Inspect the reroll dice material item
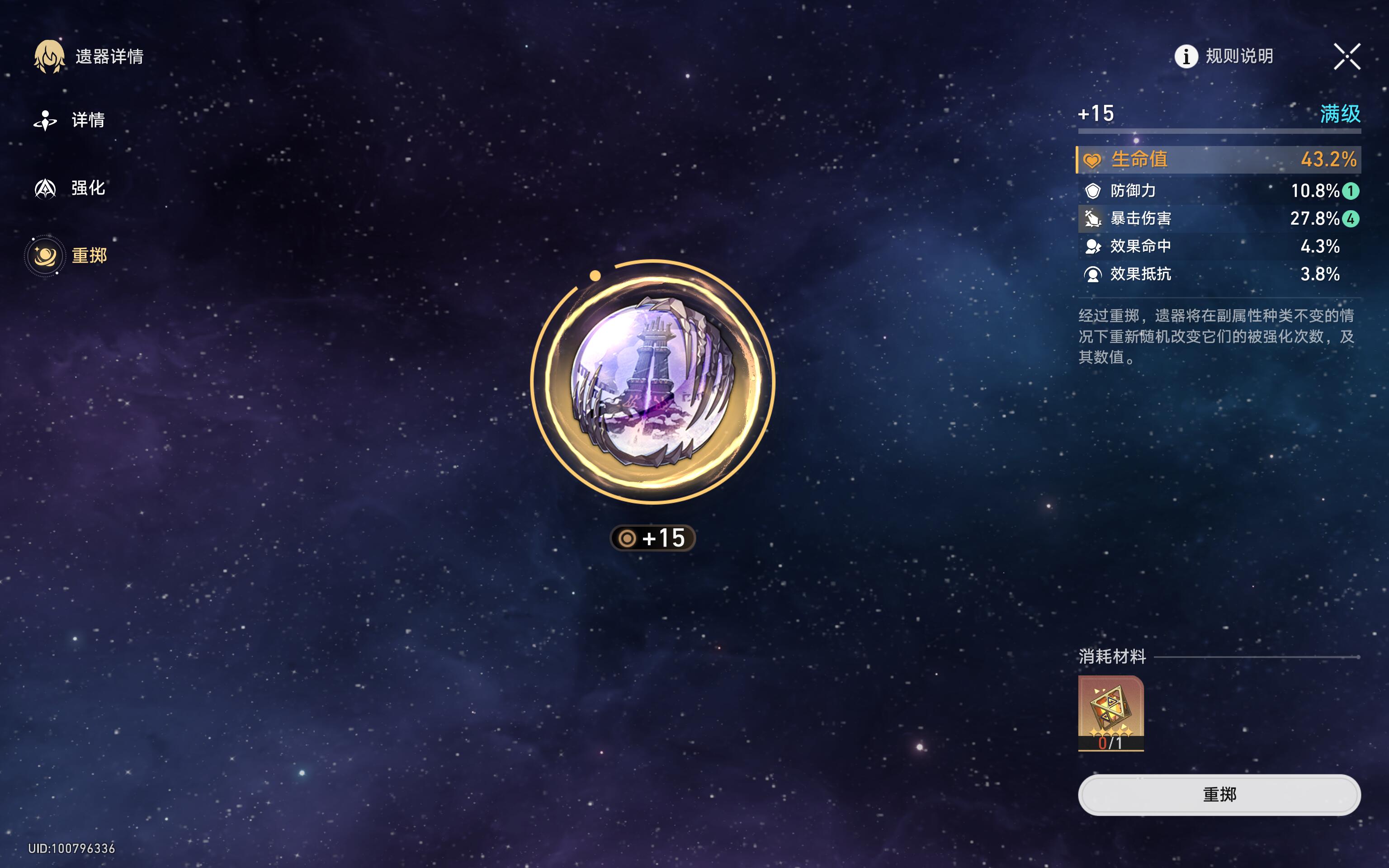1389x868 pixels. [1110, 713]
